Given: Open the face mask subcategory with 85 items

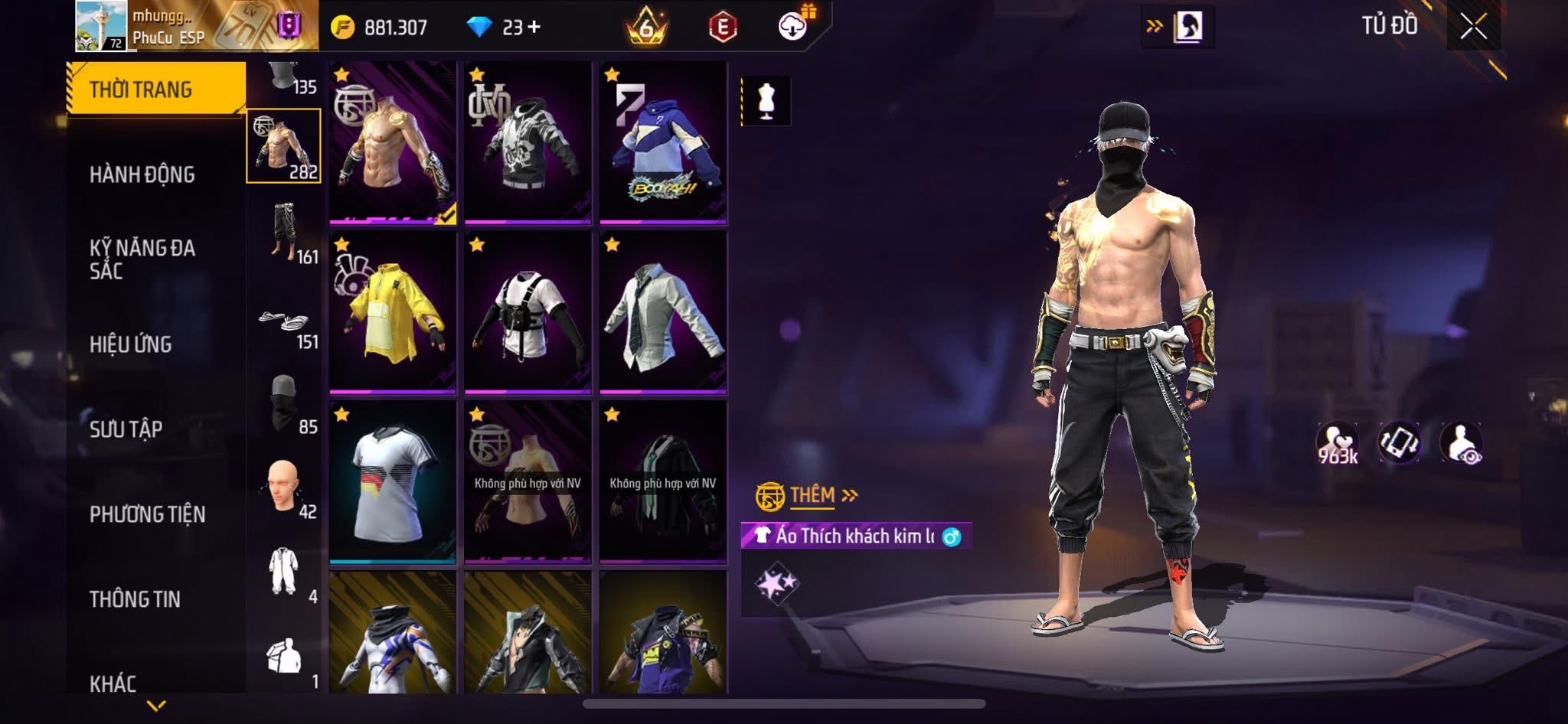Looking at the screenshot, I should [x=286, y=406].
